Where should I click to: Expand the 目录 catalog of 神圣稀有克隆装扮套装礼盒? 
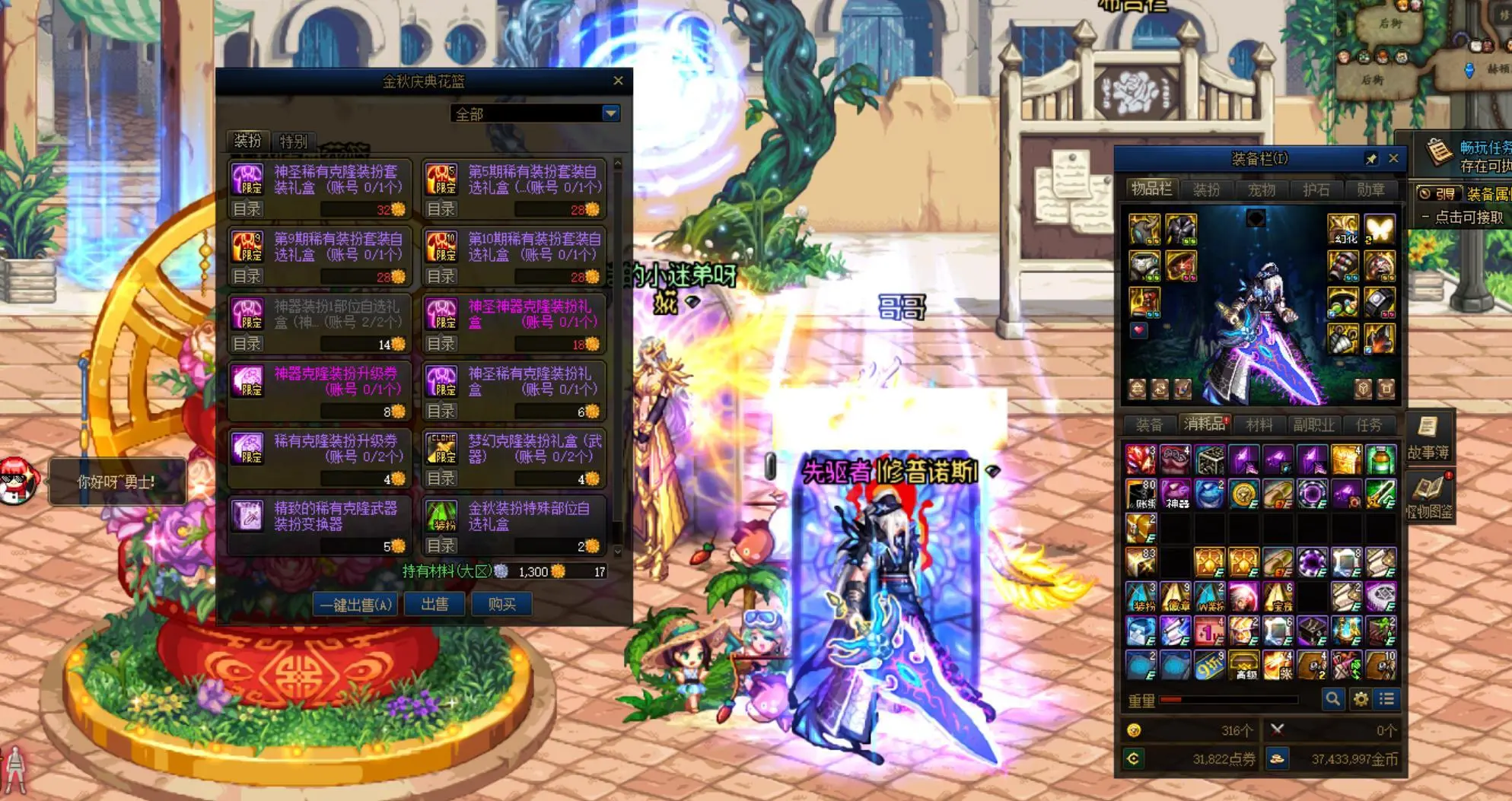click(246, 208)
